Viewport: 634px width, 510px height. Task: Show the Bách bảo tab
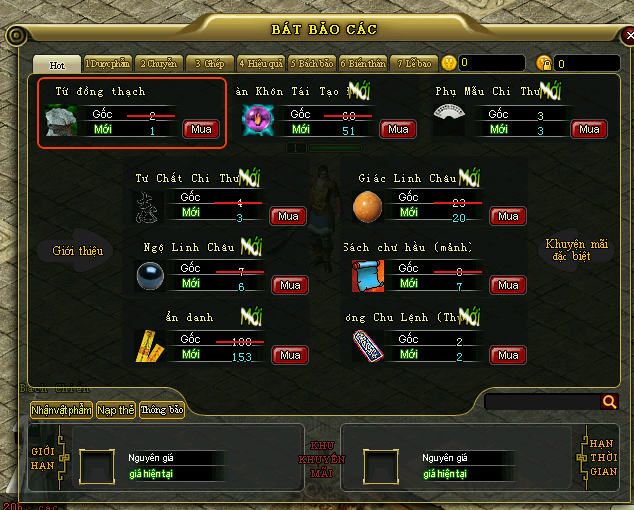tap(312, 64)
